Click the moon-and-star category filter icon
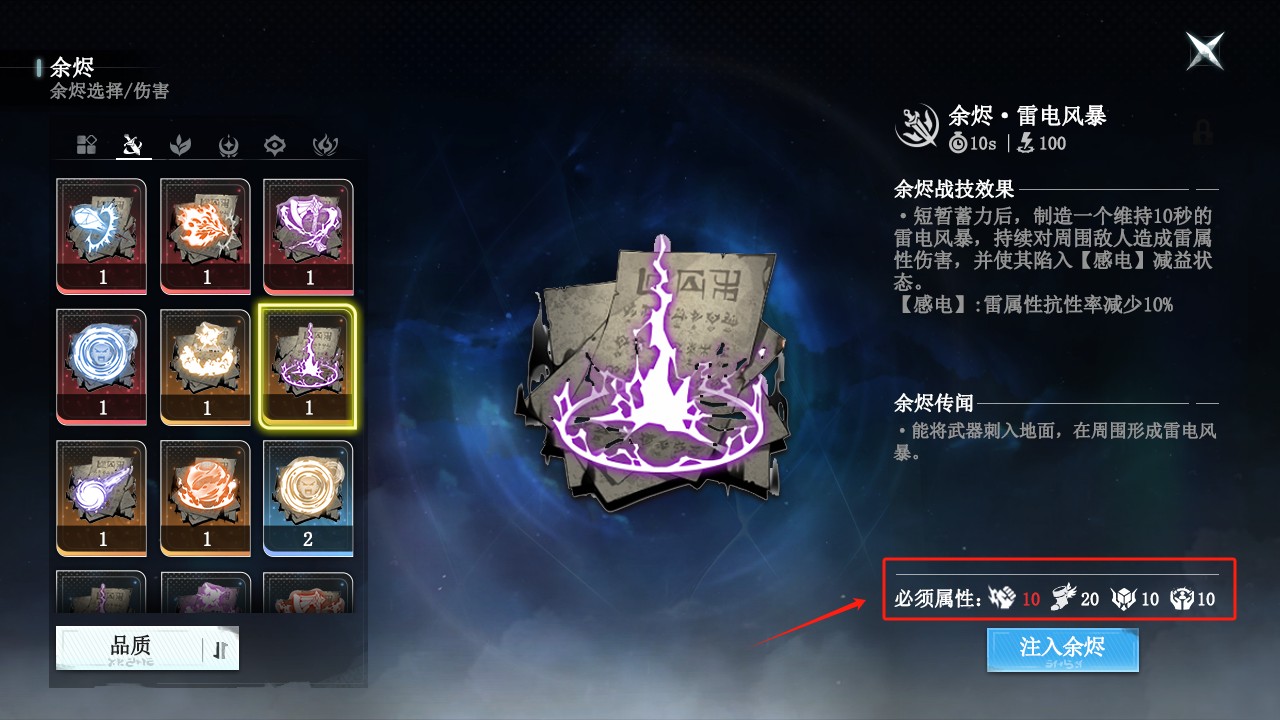Viewport: 1280px width, 720px height. coord(227,143)
